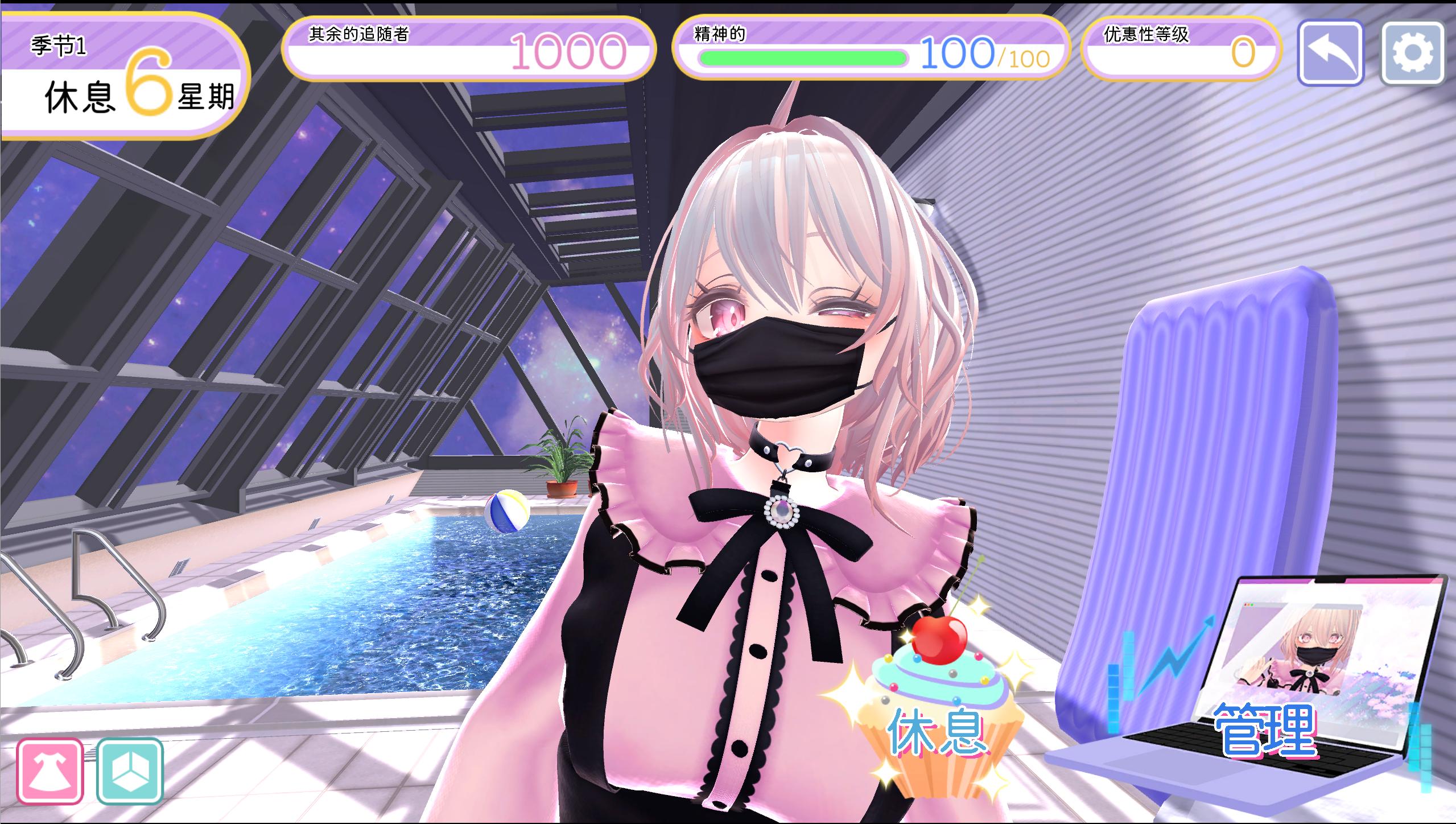Image resolution: width=1456 pixels, height=824 pixels.
Task: Click the back arrow button
Action: tap(1330, 53)
